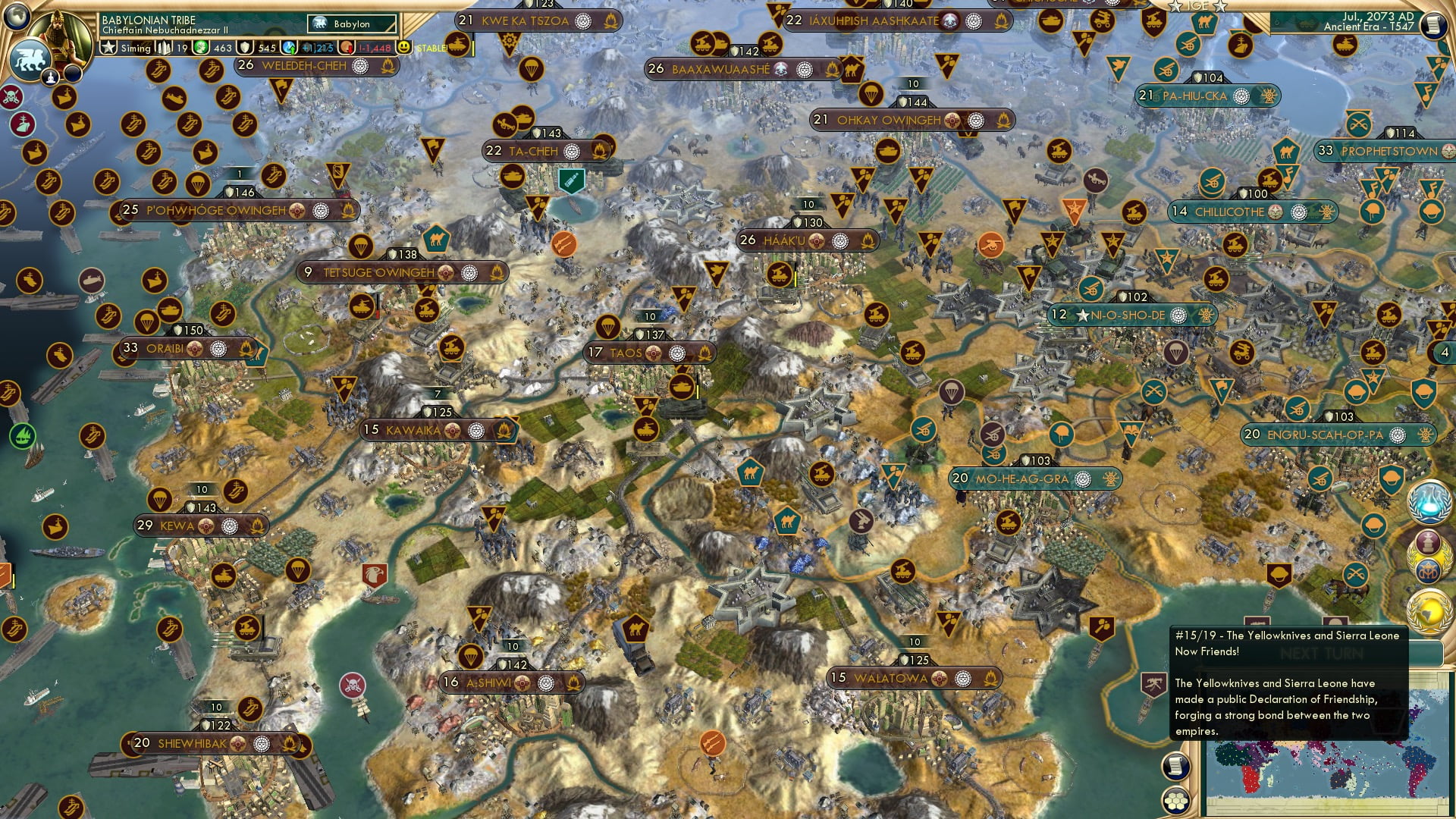Toggle the hex grid button near the minimap
This screenshot has height=819, width=1456.
[1176, 802]
